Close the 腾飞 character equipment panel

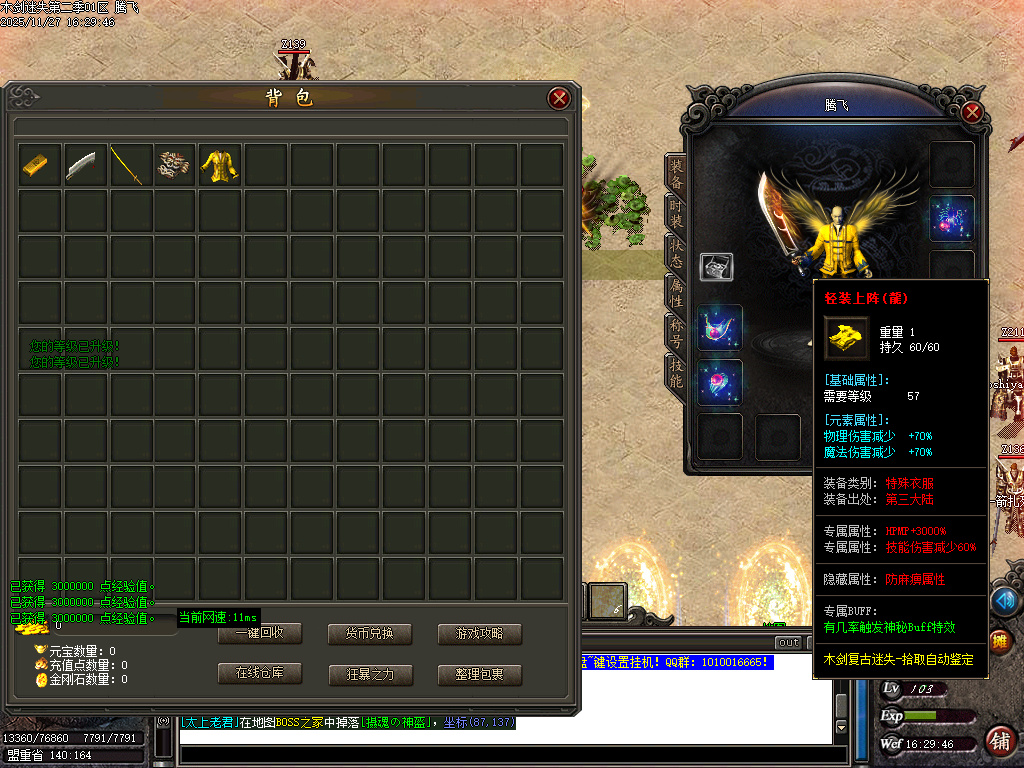971,112
